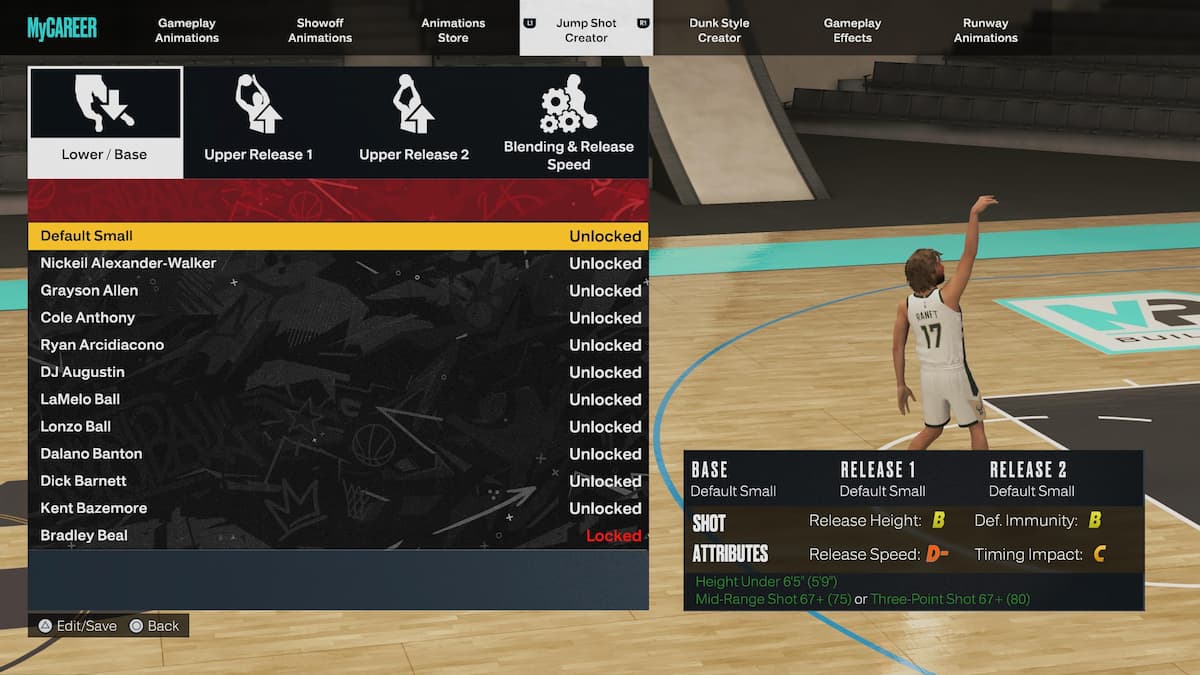Choose the Upper Release 2 section
Viewport: 1200px width, 675px height.
pyautogui.click(x=414, y=122)
